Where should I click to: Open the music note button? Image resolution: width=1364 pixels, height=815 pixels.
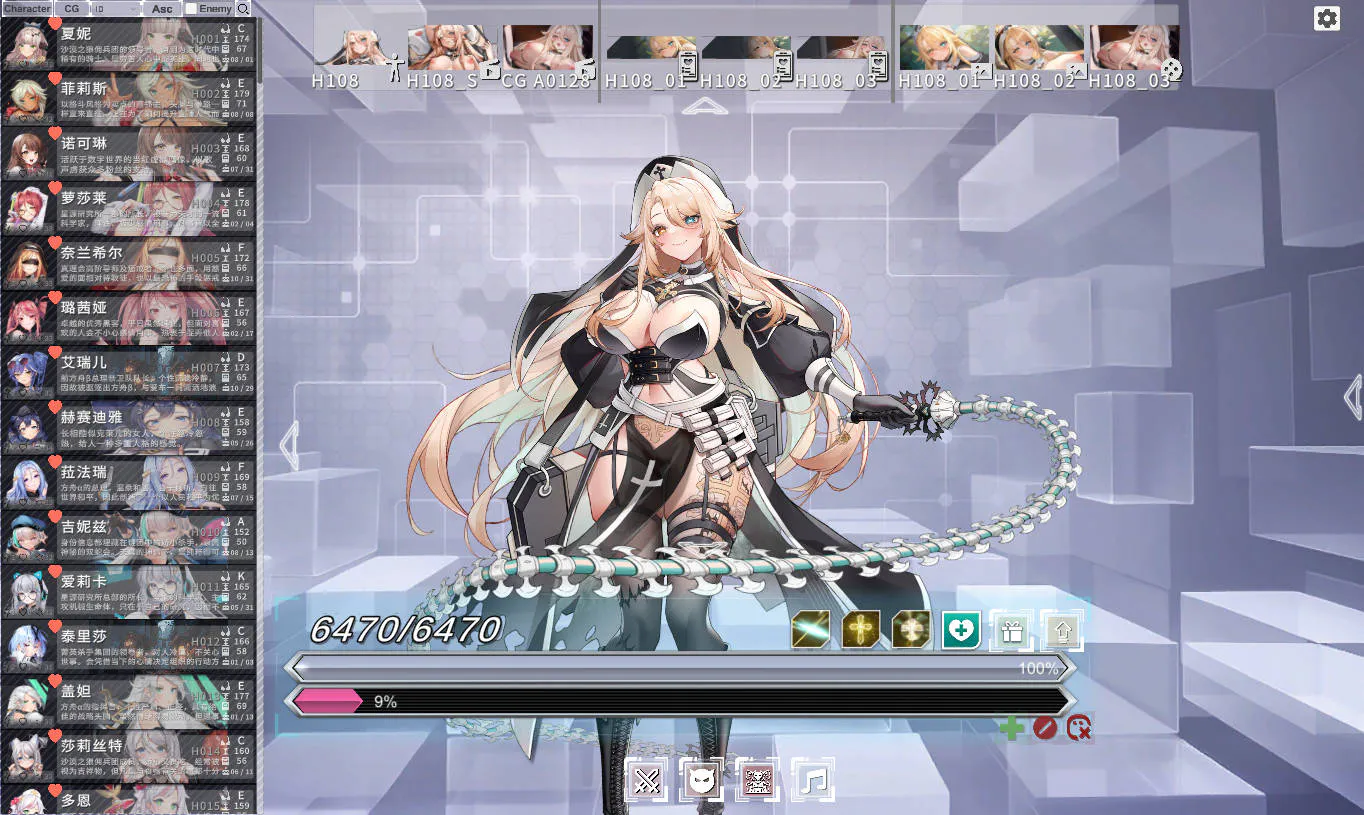pyautogui.click(x=814, y=779)
